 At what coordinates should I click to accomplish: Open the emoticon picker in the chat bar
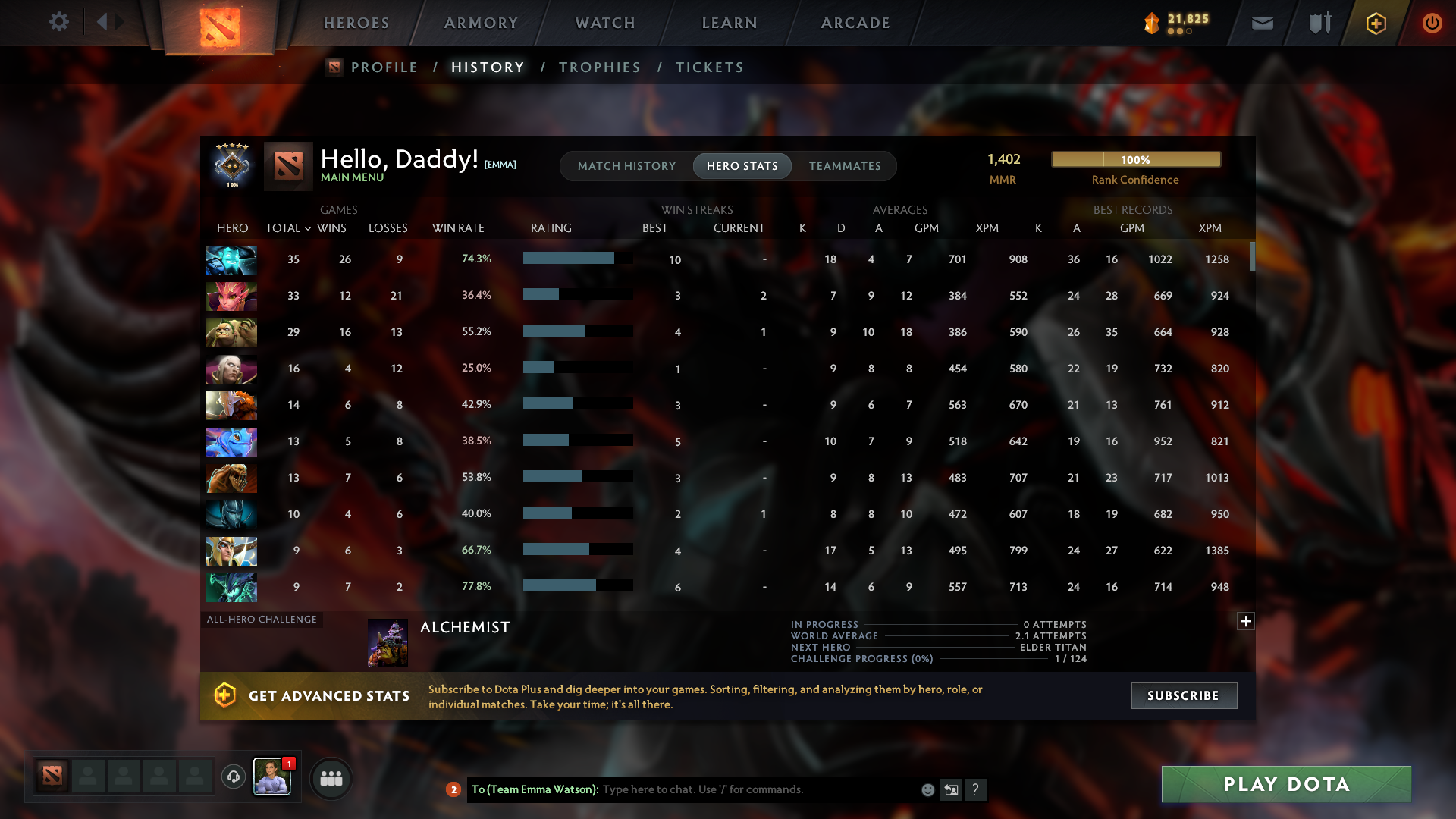927,789
